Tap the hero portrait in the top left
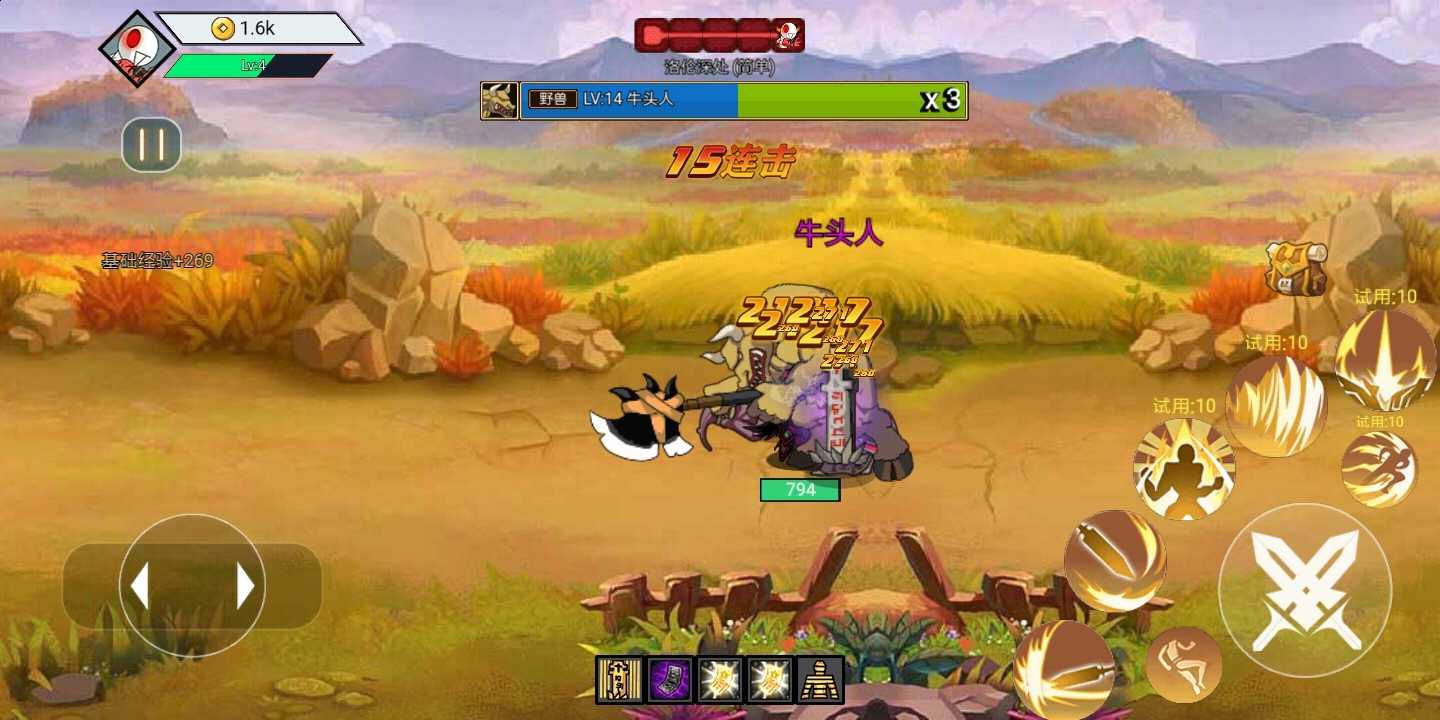Image resolution: width=1440 pixels, height=720 pixels. (137, 48)
